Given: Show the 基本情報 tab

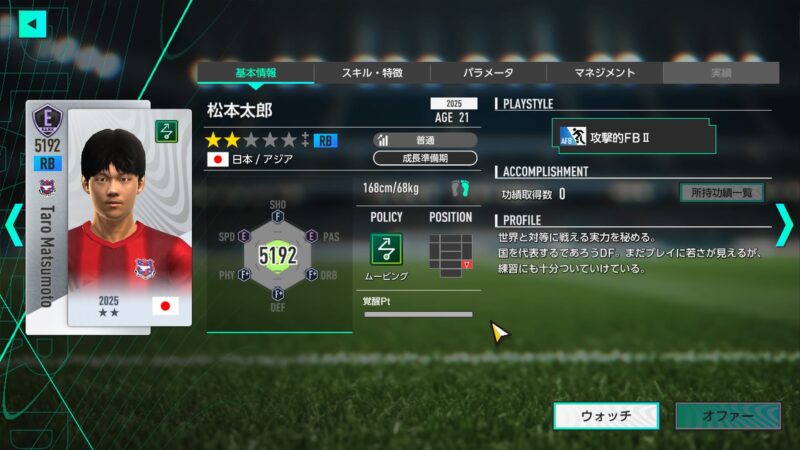Looking at the screenshot, I should click(255, 73).
